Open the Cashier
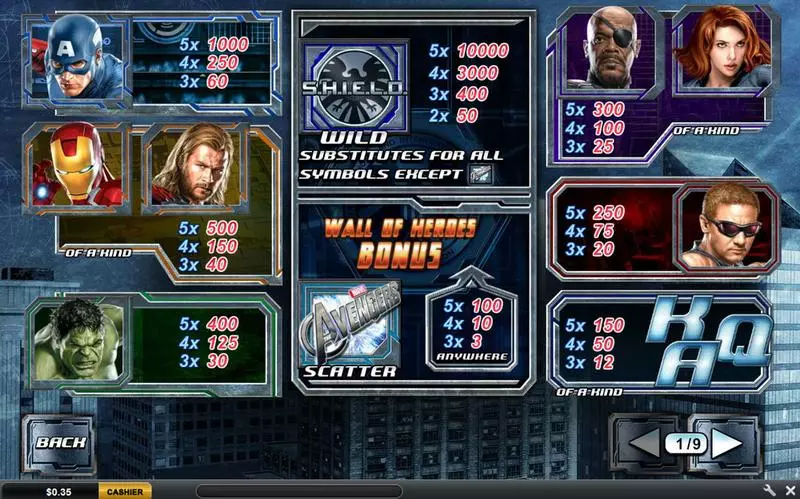Image resolution: width=800 pixels, height=499 pixels. pyautogui.click(x=124, y=491)
